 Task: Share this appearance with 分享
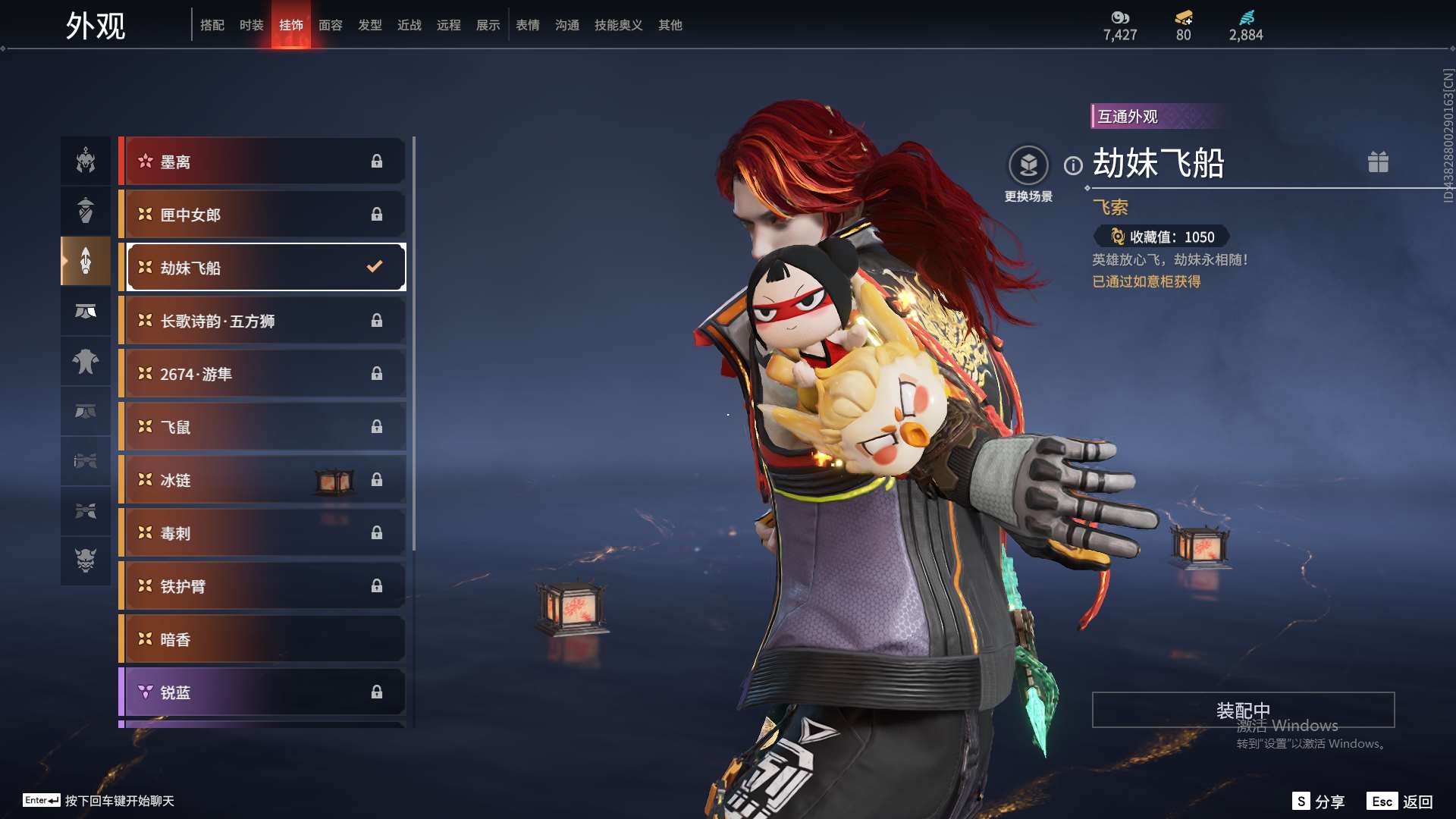(1319, 802)
